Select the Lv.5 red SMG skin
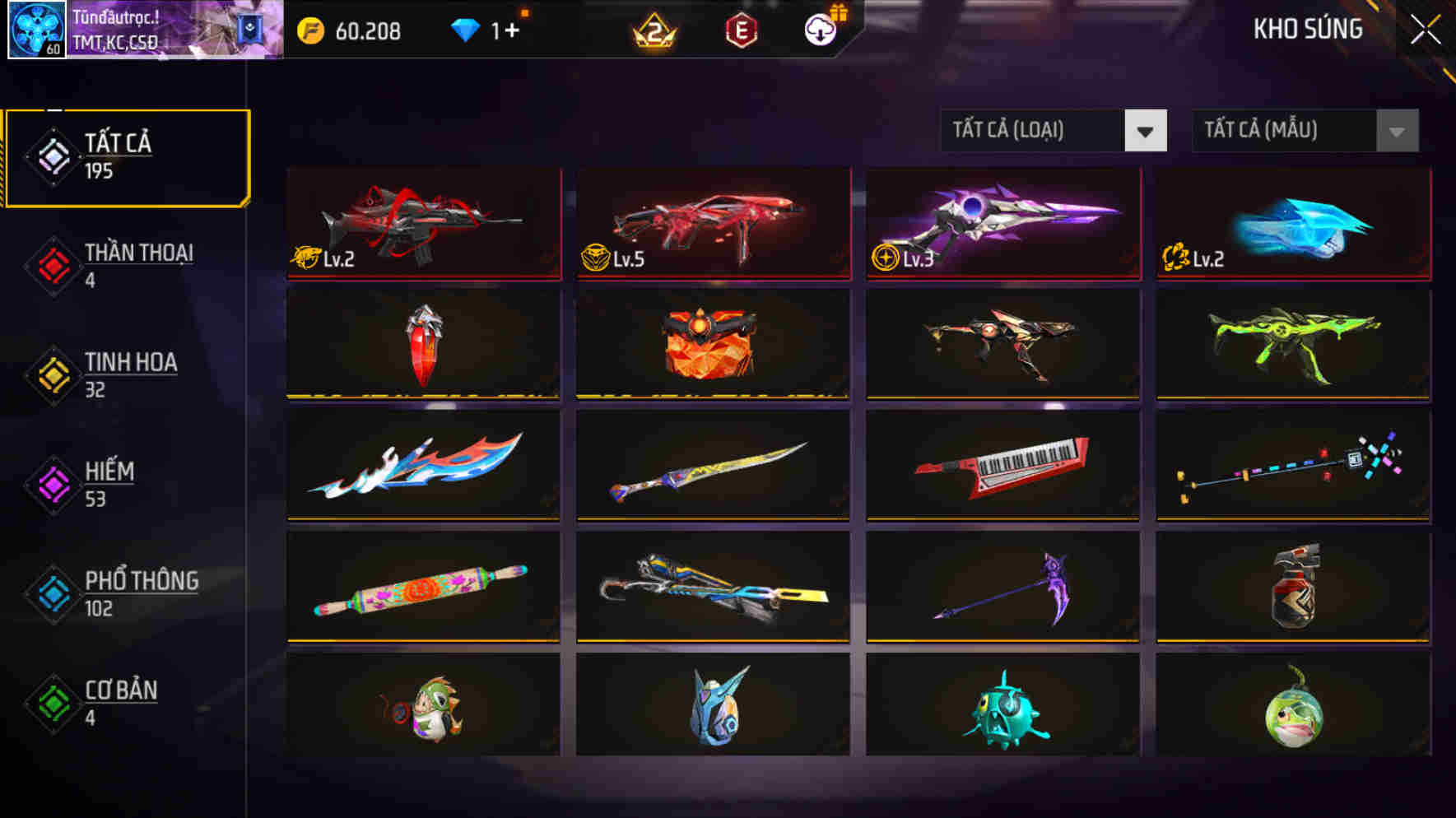 pos(713,224)
